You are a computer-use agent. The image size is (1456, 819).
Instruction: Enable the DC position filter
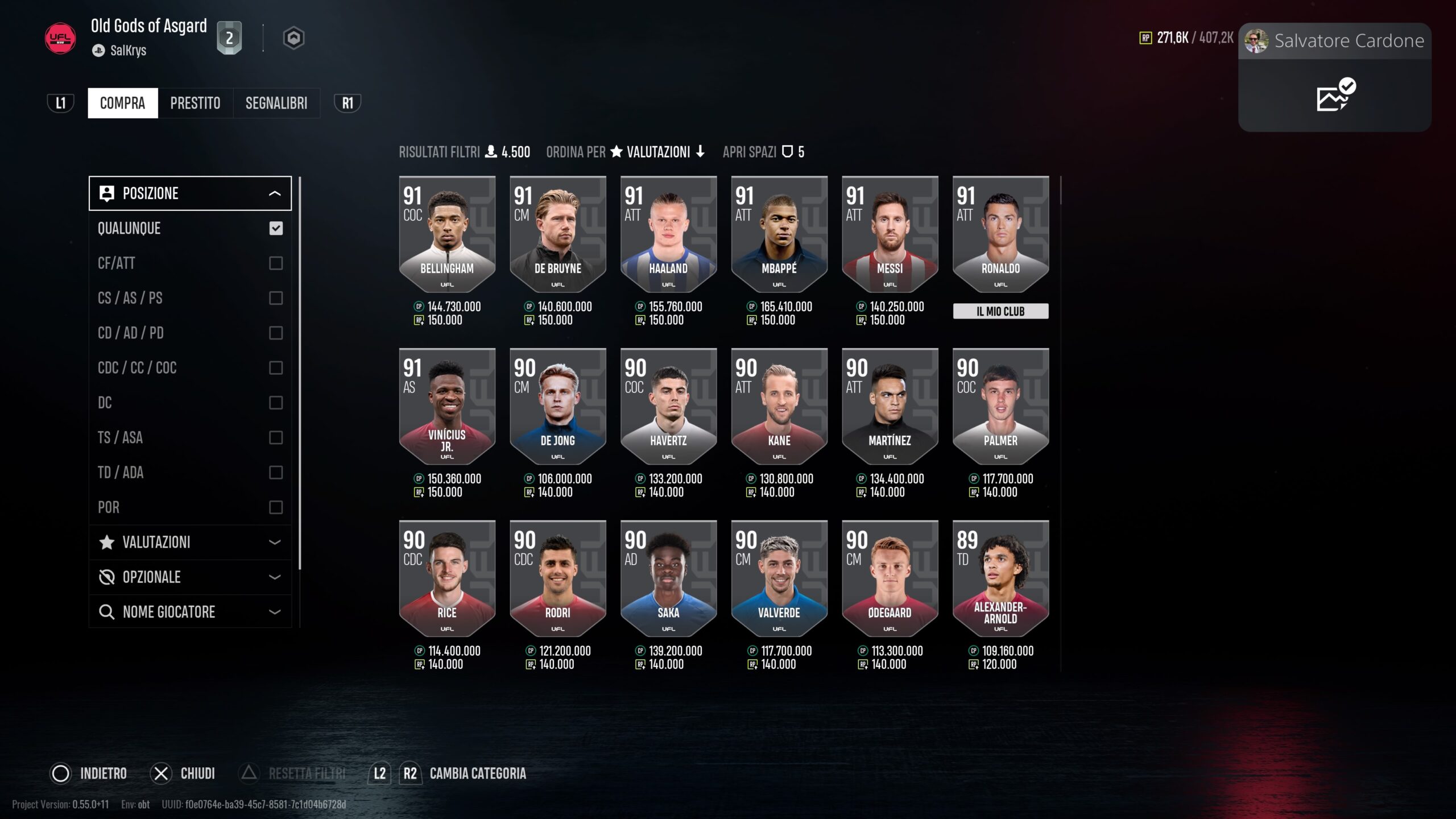pyautogui.click(x=276, y=403)
